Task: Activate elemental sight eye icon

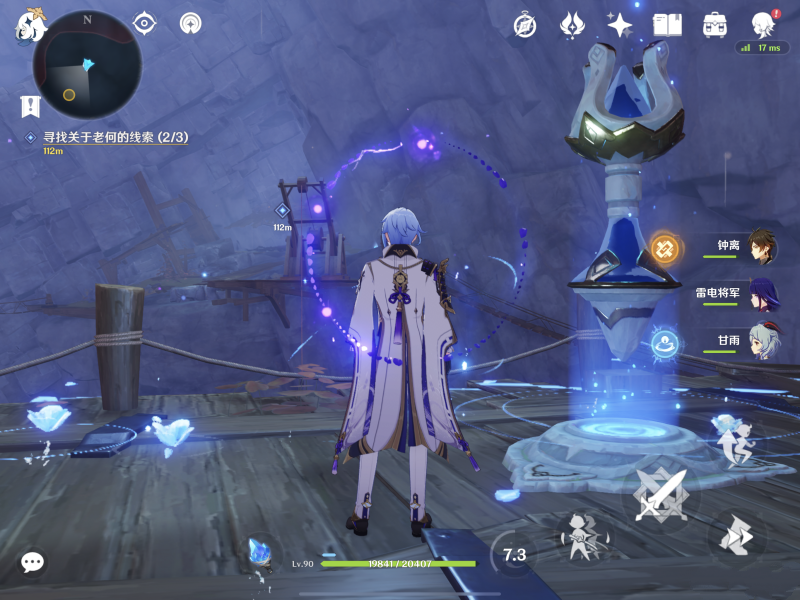Action: click(145, 23)
